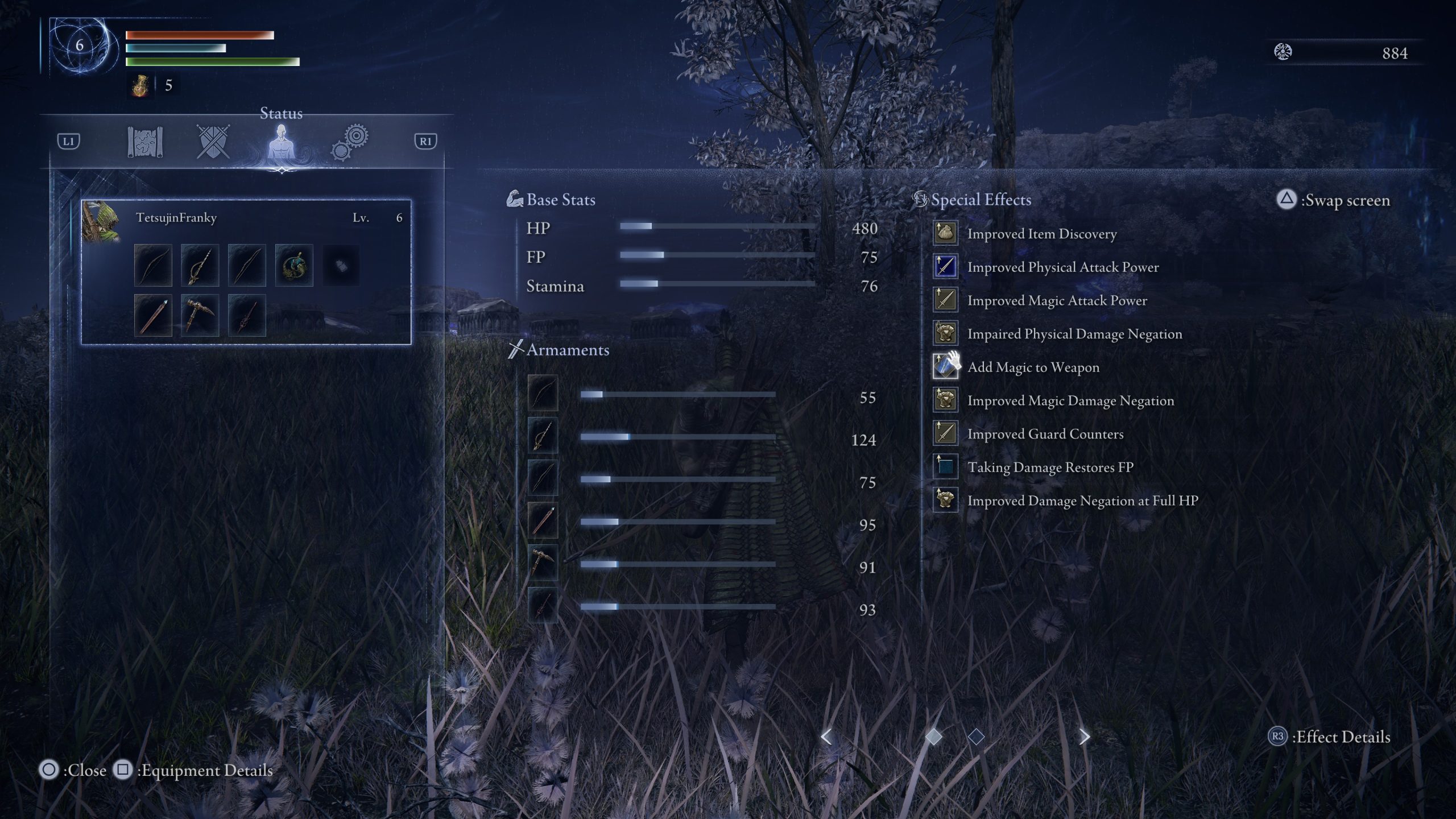Select the Status figure tab
This screenshot has height=819, width=1456.
(281, 143)
